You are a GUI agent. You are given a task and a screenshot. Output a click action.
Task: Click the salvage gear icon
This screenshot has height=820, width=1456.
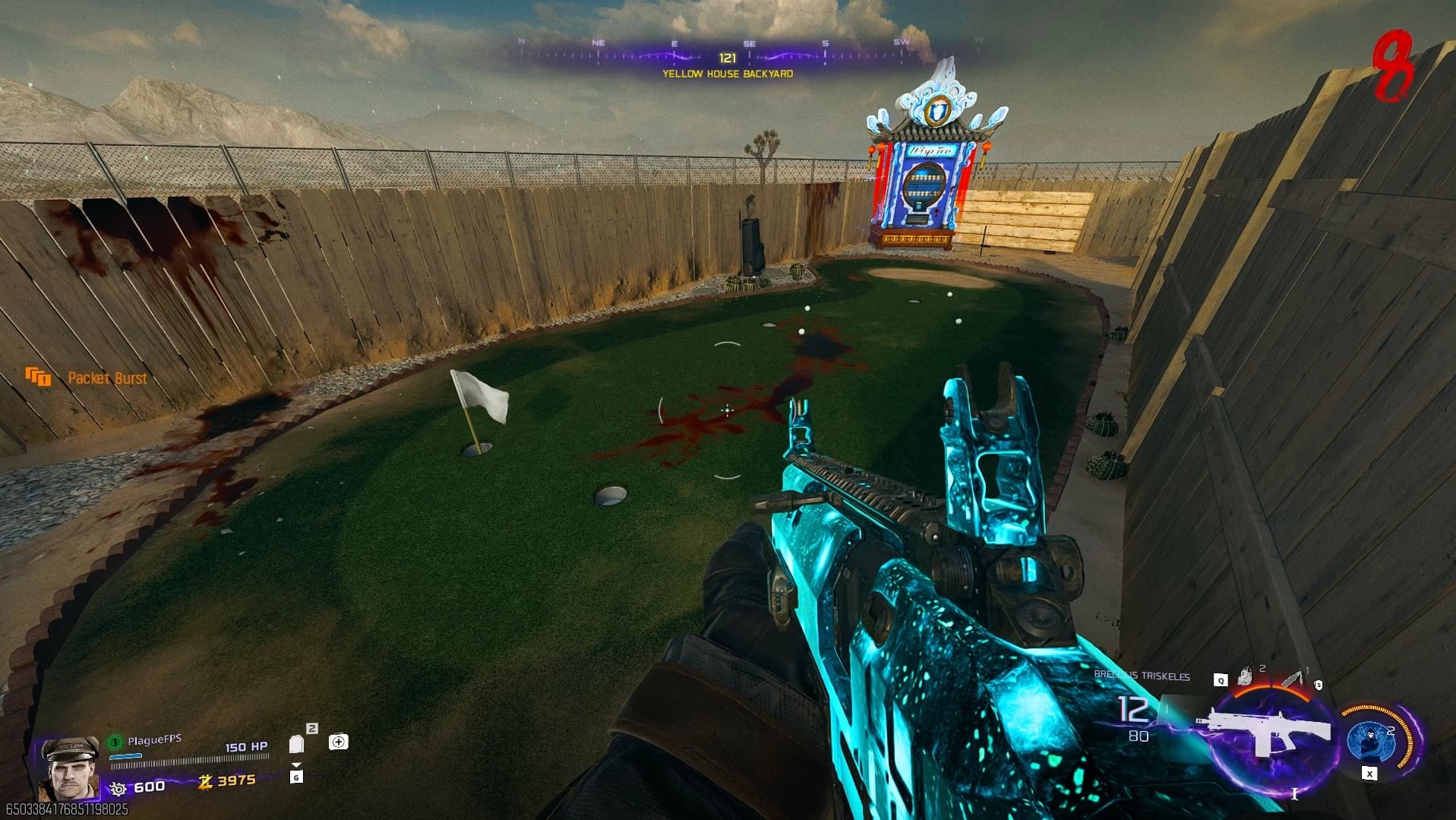(118, 788)
